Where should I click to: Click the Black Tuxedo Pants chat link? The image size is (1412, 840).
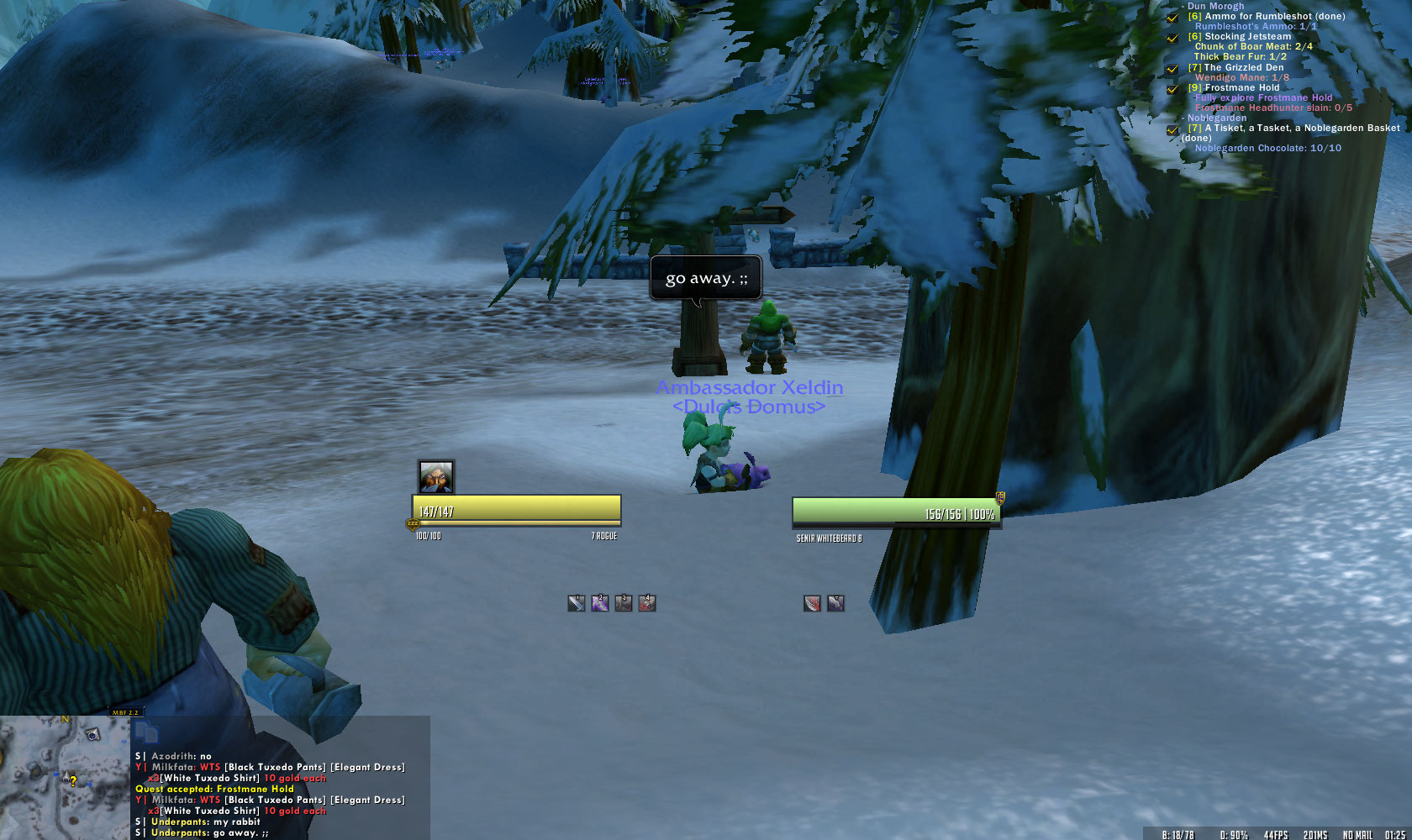pyautogui.click(x=275, y=767)
